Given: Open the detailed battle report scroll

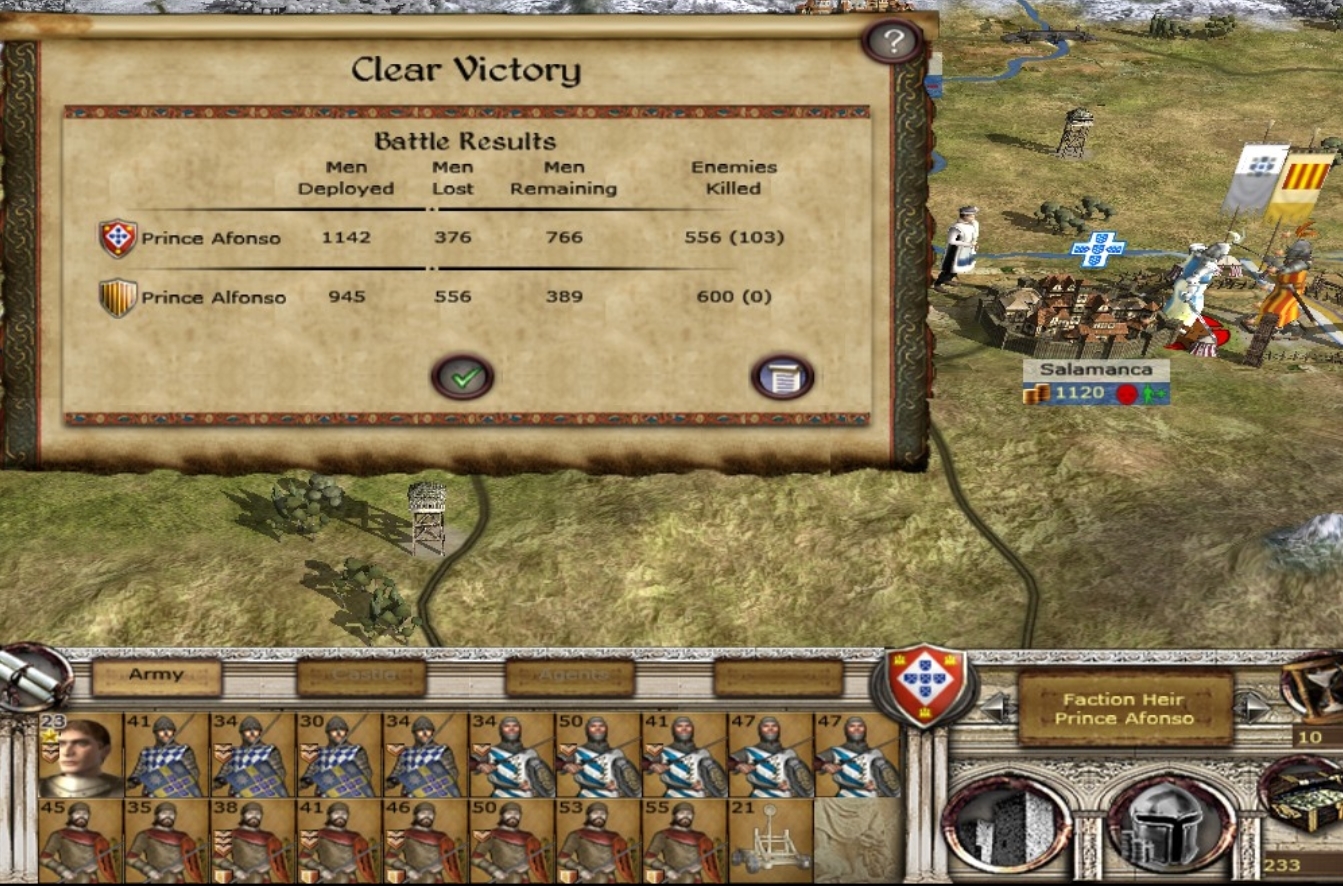Looking at the screenshot, I should (782, 378).
